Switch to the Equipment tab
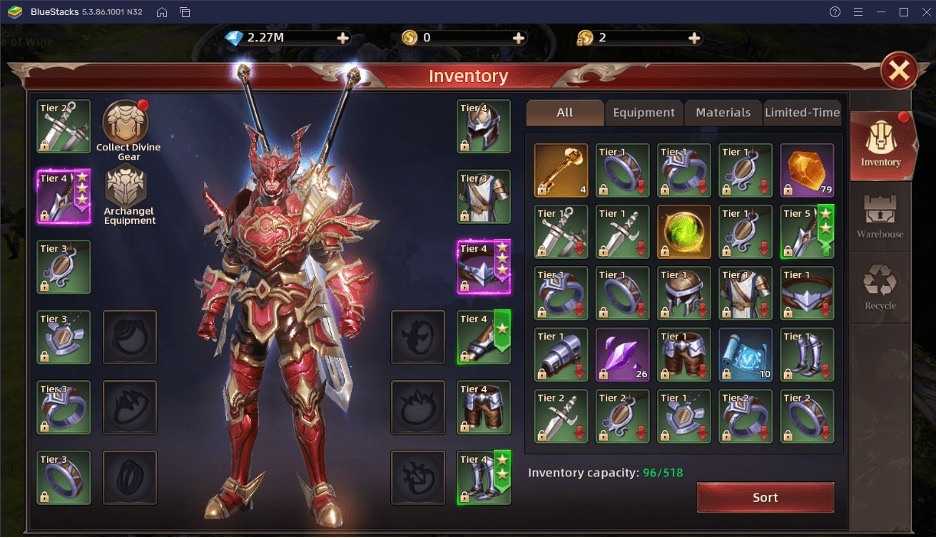Viewport: 936px width, 538px height. (x=643, y=112)
